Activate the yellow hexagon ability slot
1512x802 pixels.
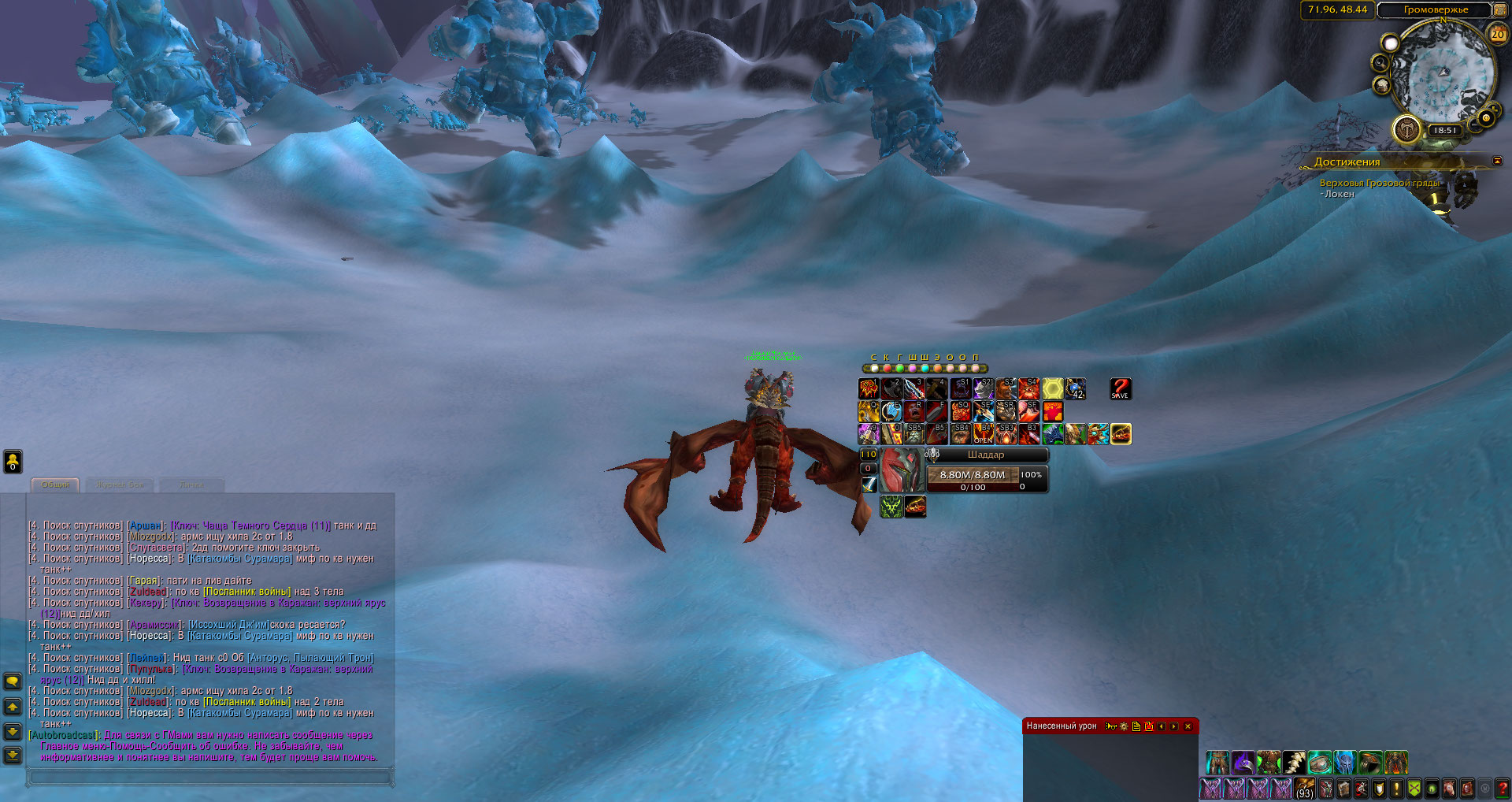(1053, 388)
